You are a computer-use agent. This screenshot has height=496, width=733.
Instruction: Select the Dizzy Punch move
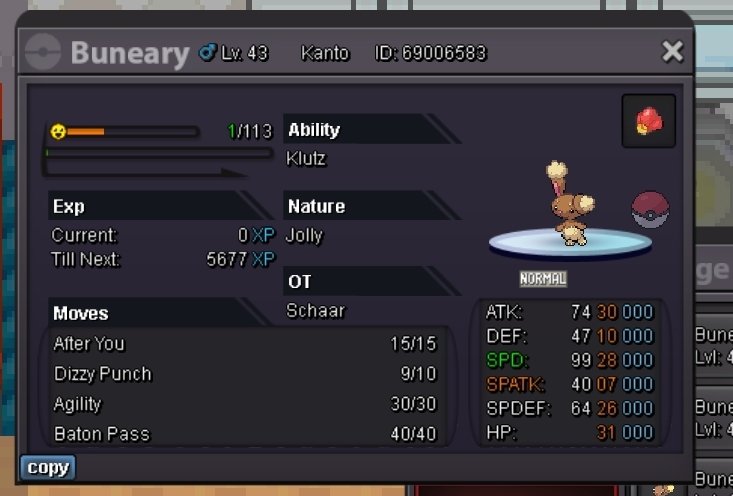(x=245, y=374)
